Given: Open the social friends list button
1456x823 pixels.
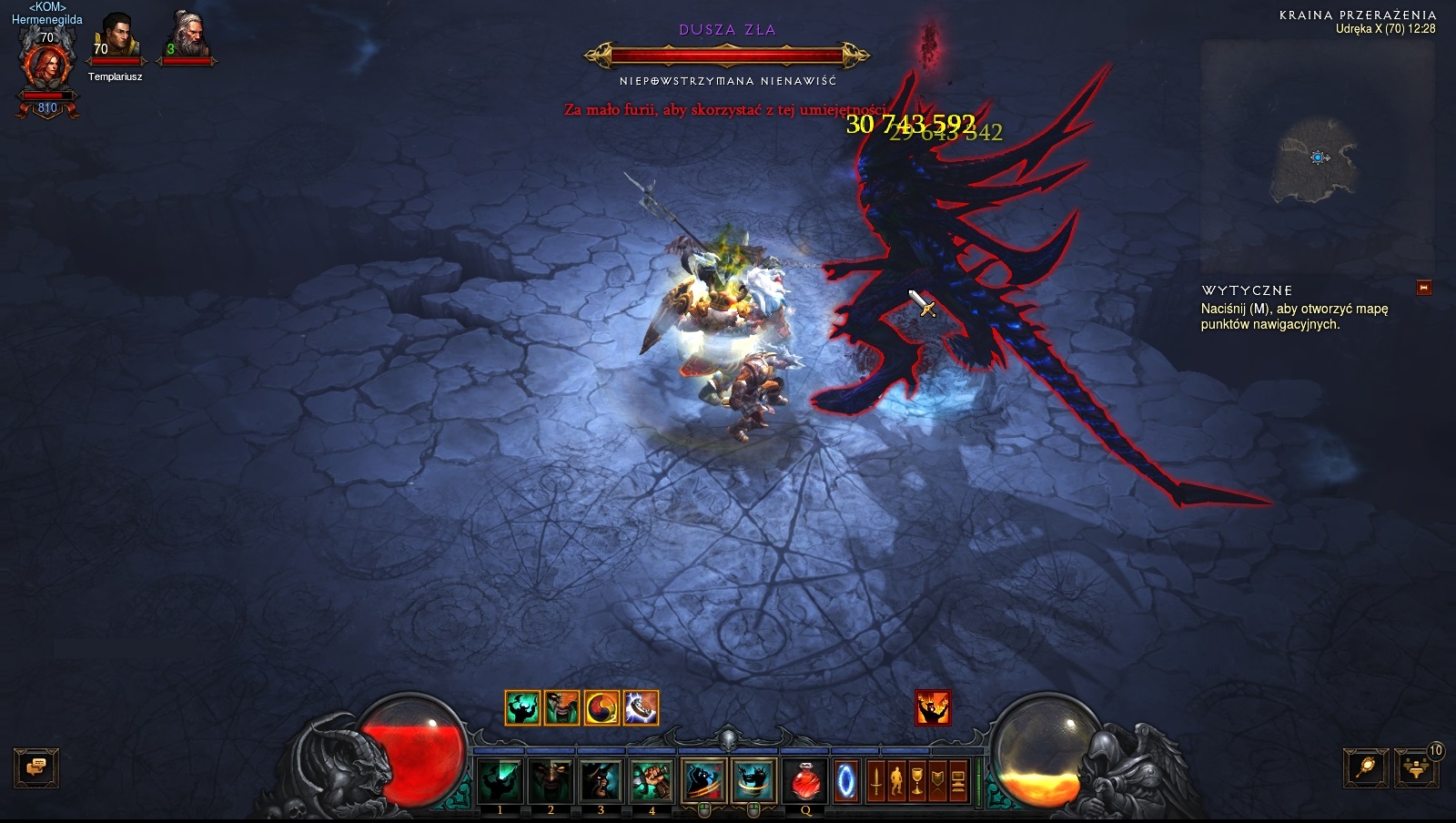Looking at the screenshot, I should pos(1417,767).
